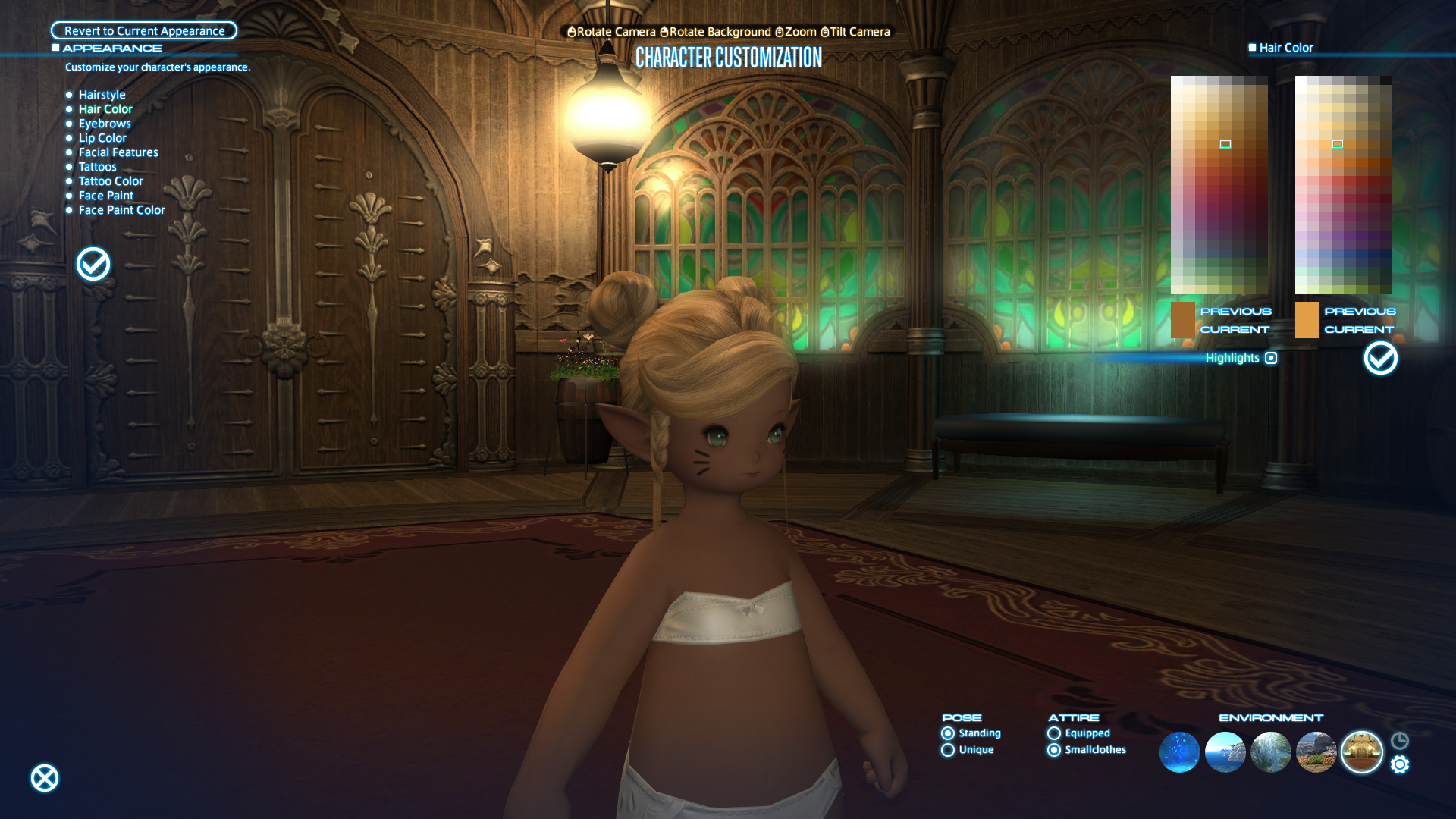Select Face Paint Color entry
1456x819 pixels.
click(x=121, y=210)
